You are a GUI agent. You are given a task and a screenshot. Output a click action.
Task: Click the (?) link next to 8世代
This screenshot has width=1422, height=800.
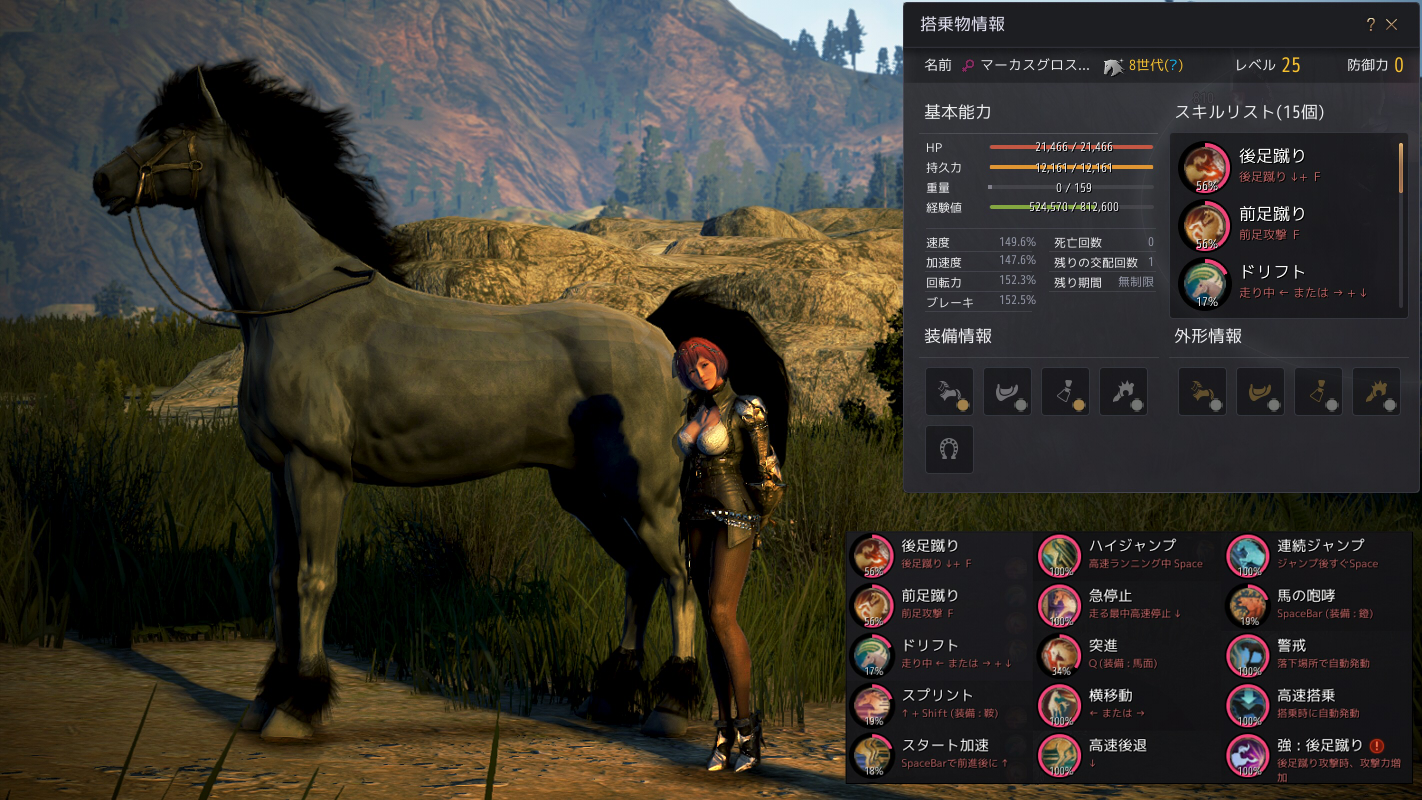coord(1173,63)
